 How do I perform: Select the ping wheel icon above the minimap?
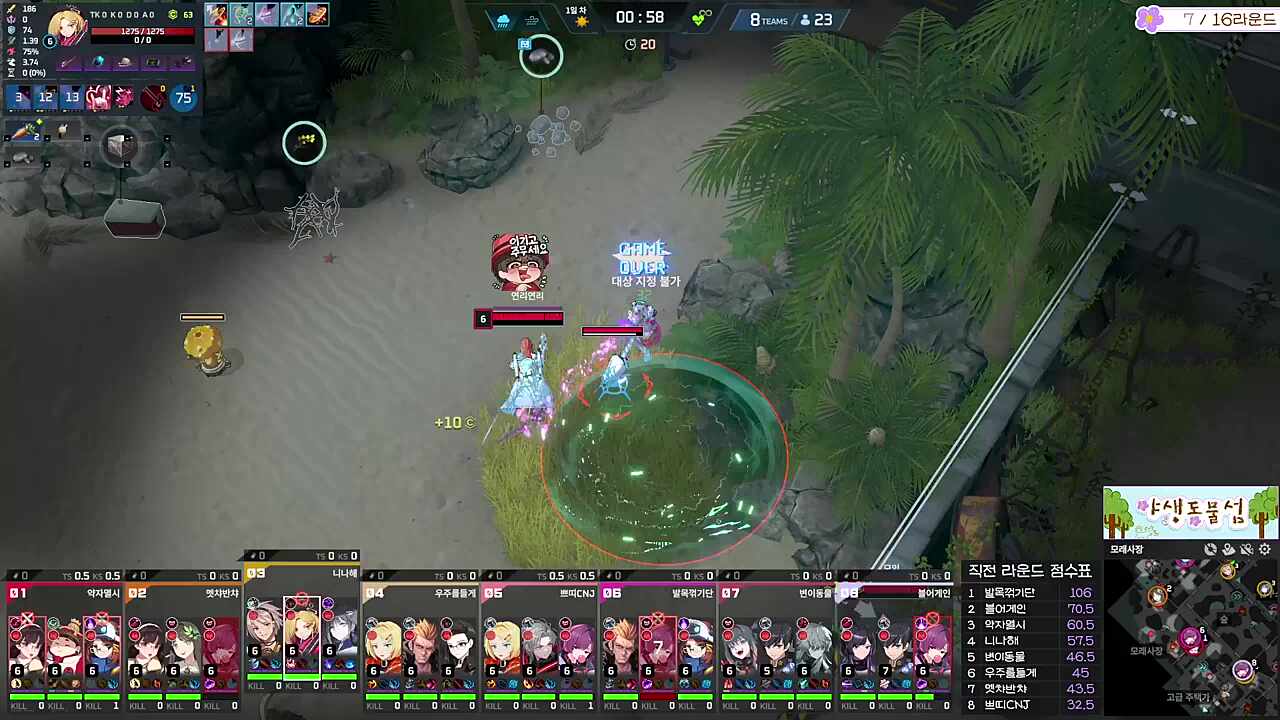pos(1211,549)
